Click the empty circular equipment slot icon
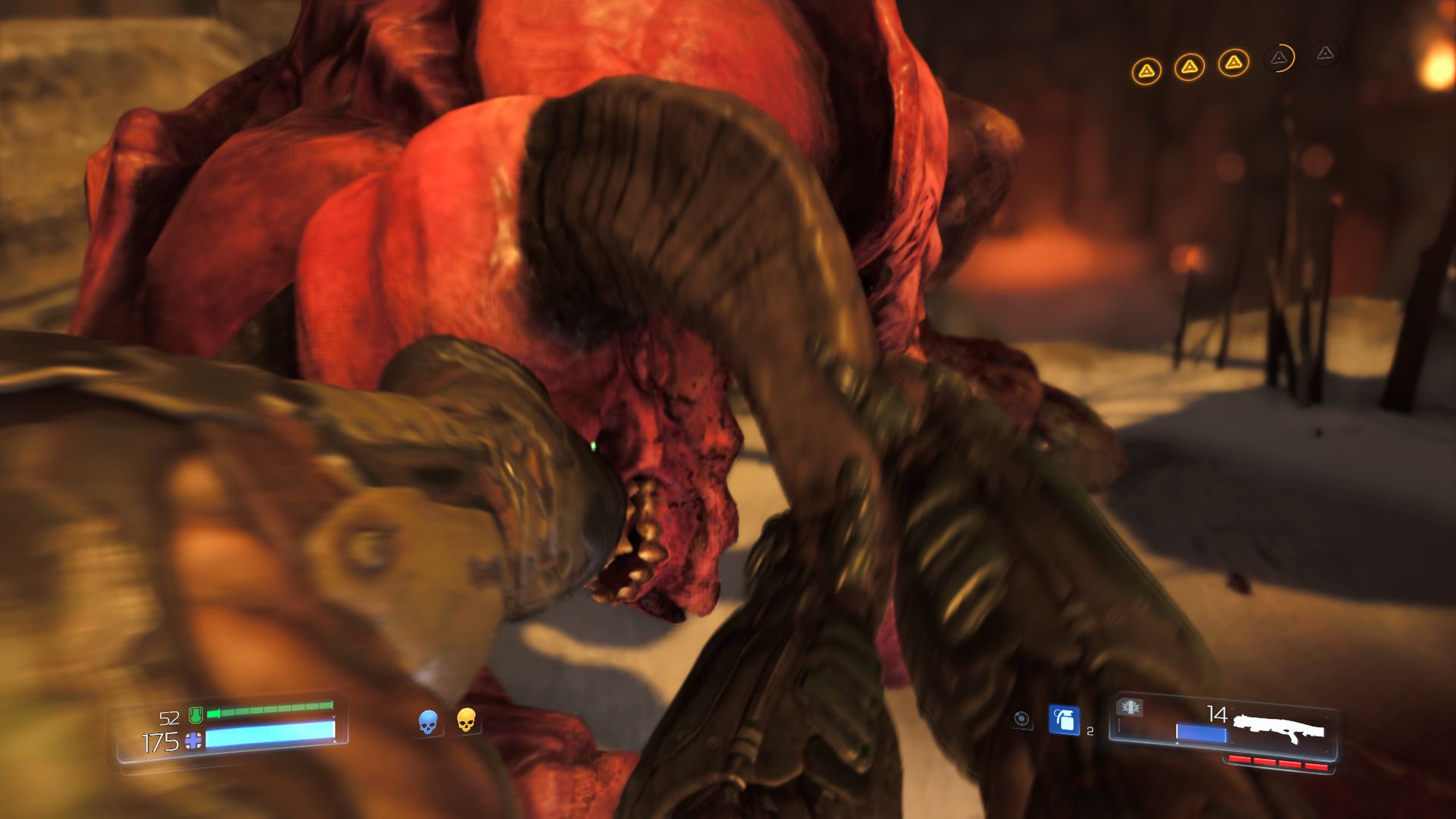 coord(1021,719)
